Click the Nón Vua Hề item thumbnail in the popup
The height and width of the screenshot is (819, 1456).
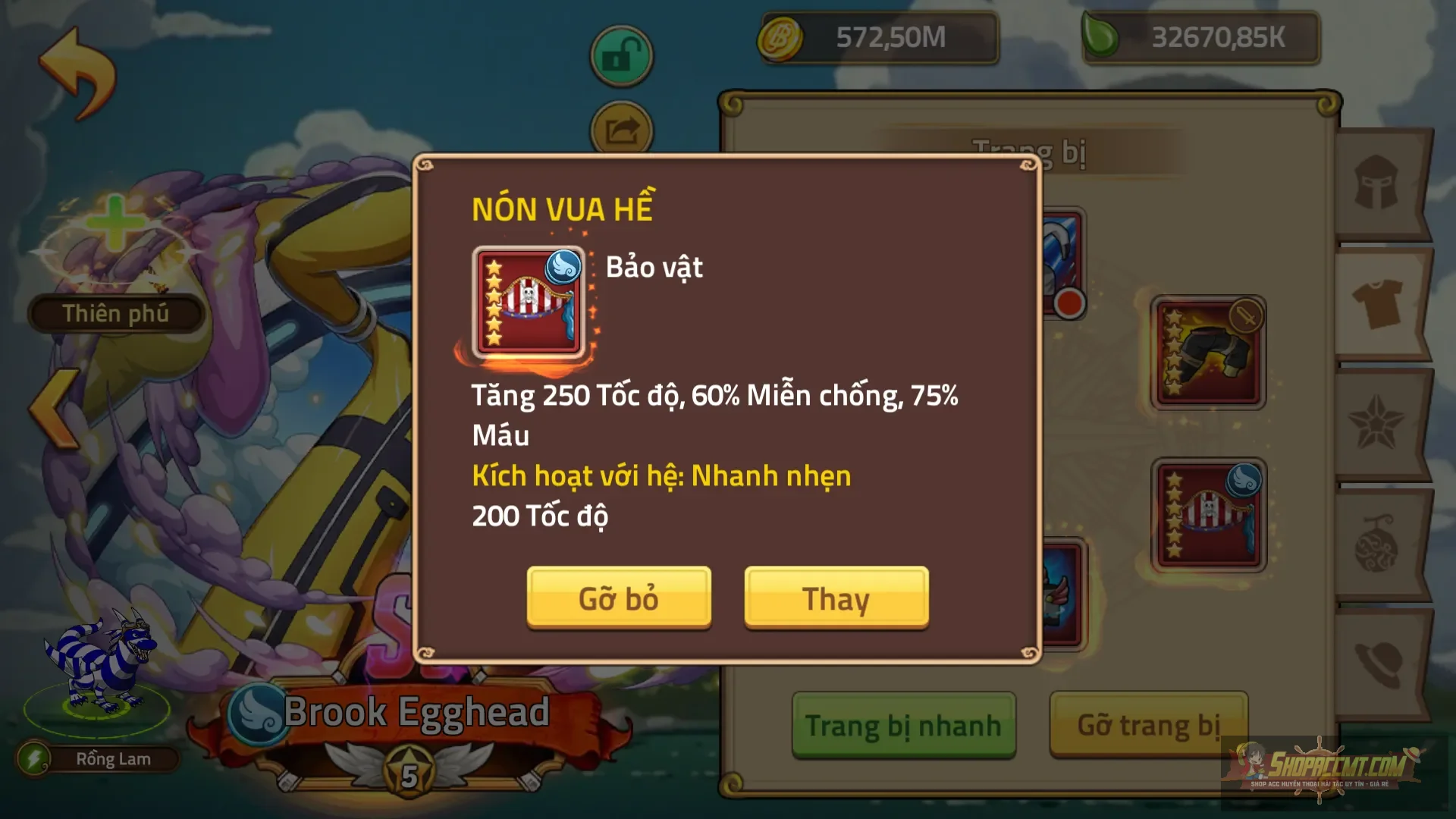point(529,302)
